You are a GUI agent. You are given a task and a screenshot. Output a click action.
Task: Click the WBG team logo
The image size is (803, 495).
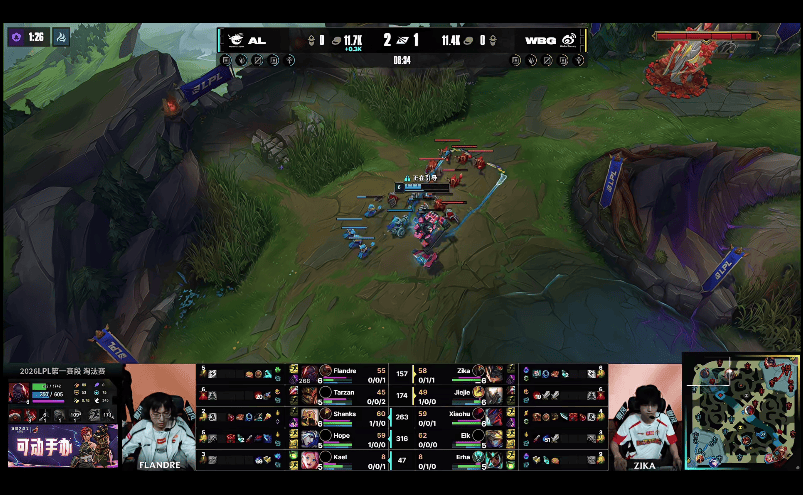coord(569,41)
